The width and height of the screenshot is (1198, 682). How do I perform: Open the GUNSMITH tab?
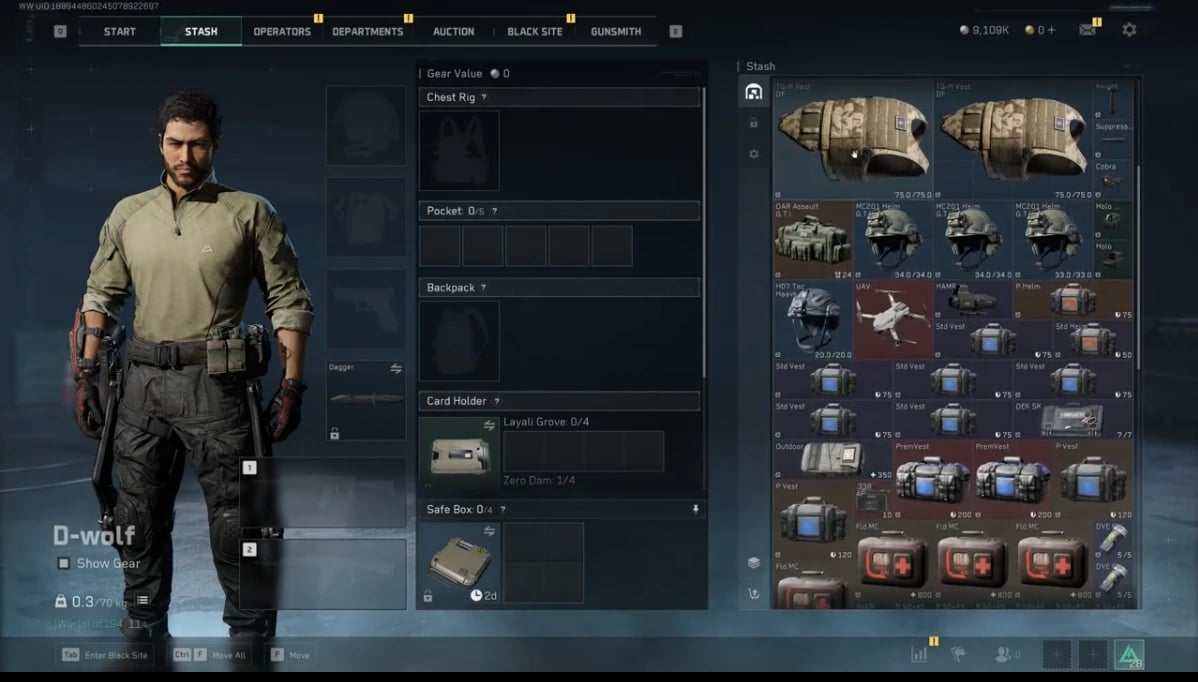coord(616,31)
